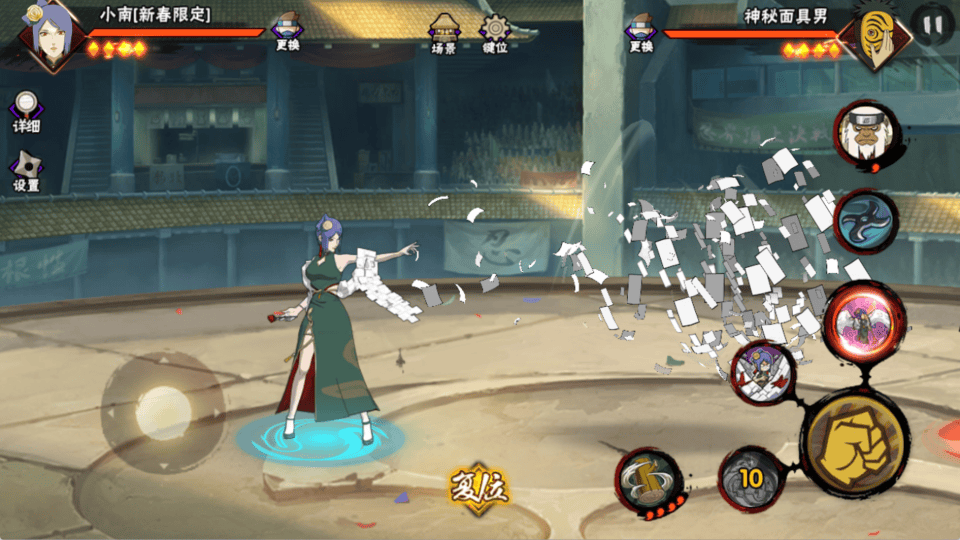Select Konan's portrait avatar

[x=49, y=36]
